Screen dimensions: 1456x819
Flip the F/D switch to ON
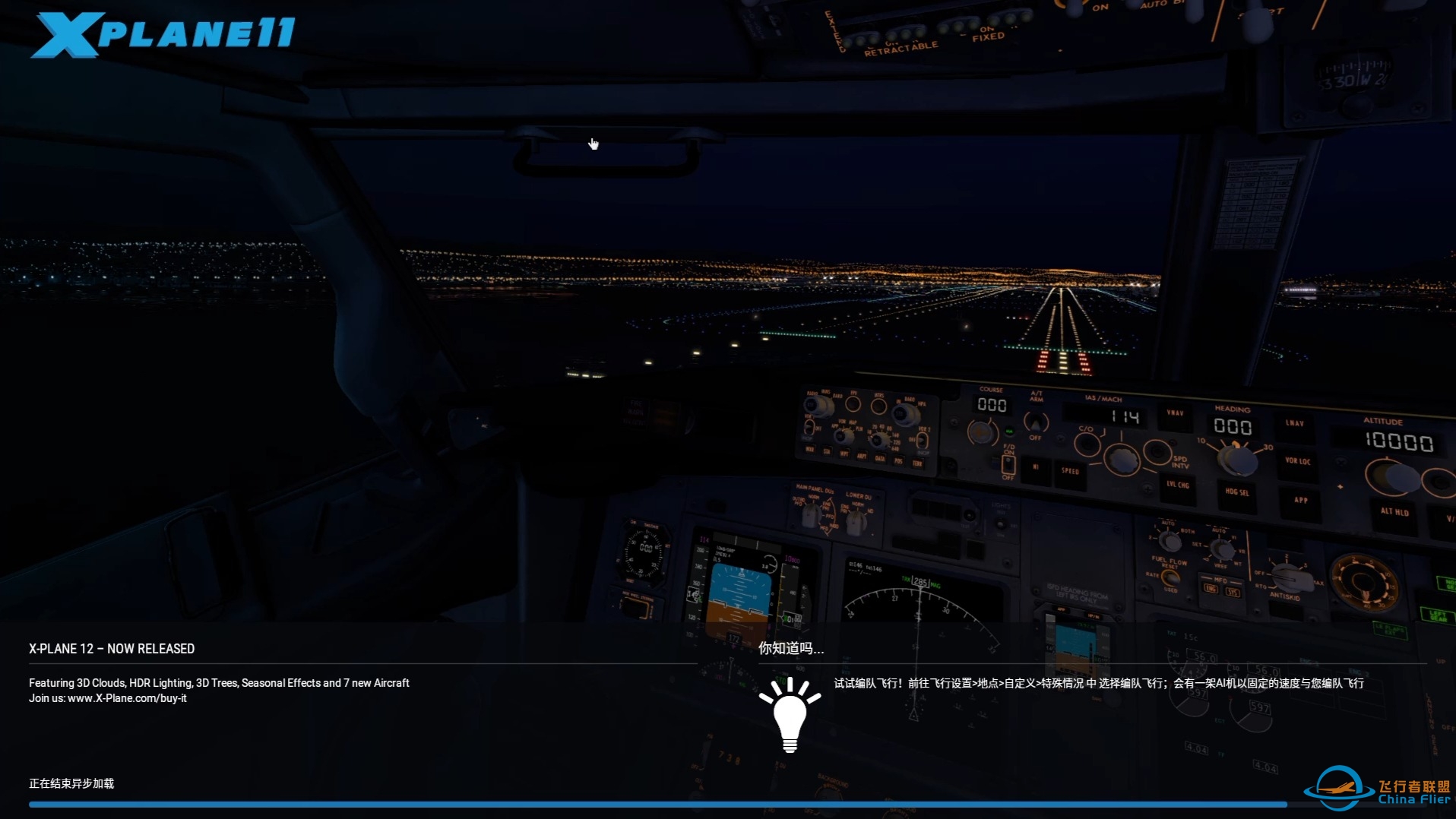[1009, 466]
